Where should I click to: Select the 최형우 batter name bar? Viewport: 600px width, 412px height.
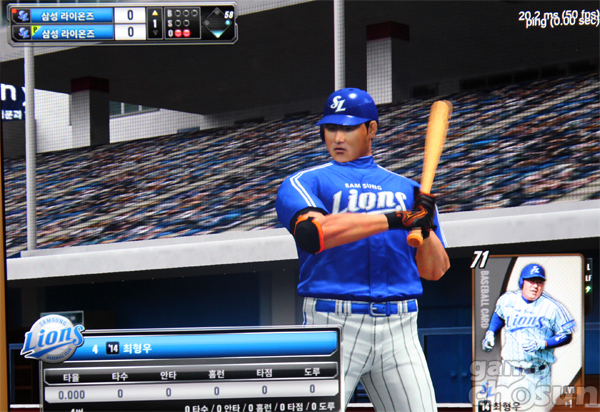coord(200,347)
